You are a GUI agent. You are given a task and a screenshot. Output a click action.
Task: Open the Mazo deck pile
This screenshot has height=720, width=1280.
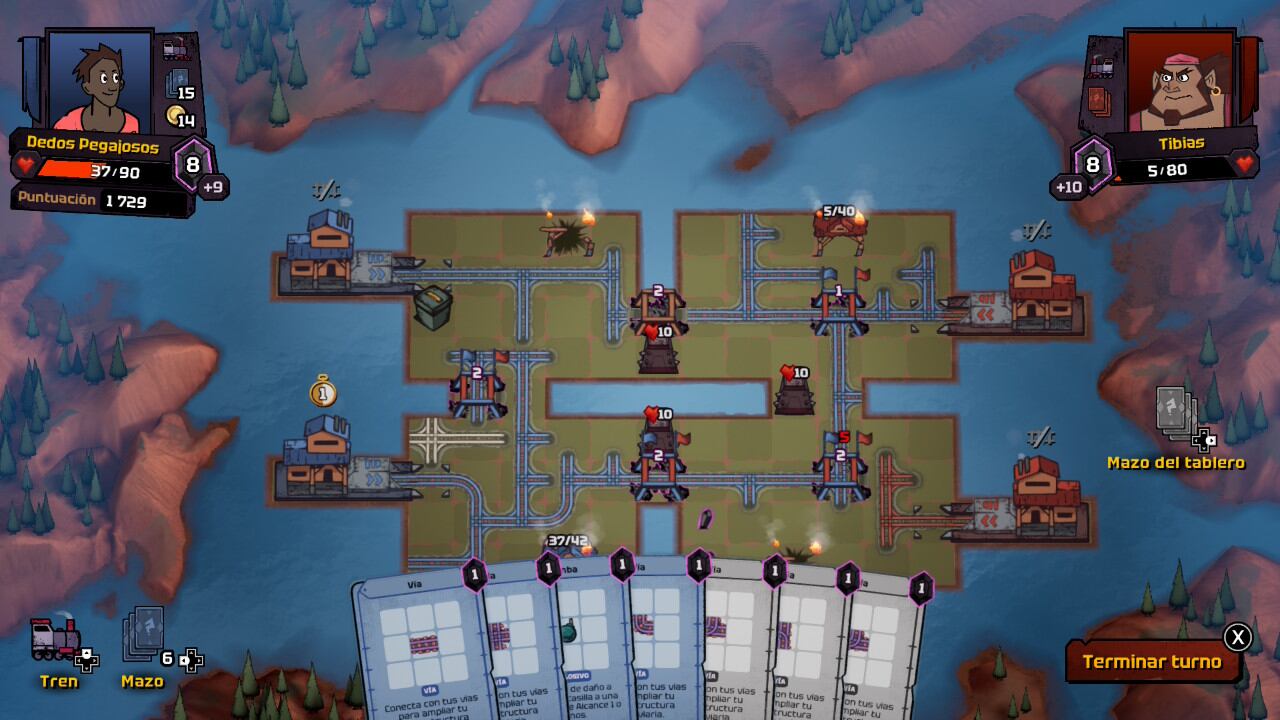click(143, 640)
